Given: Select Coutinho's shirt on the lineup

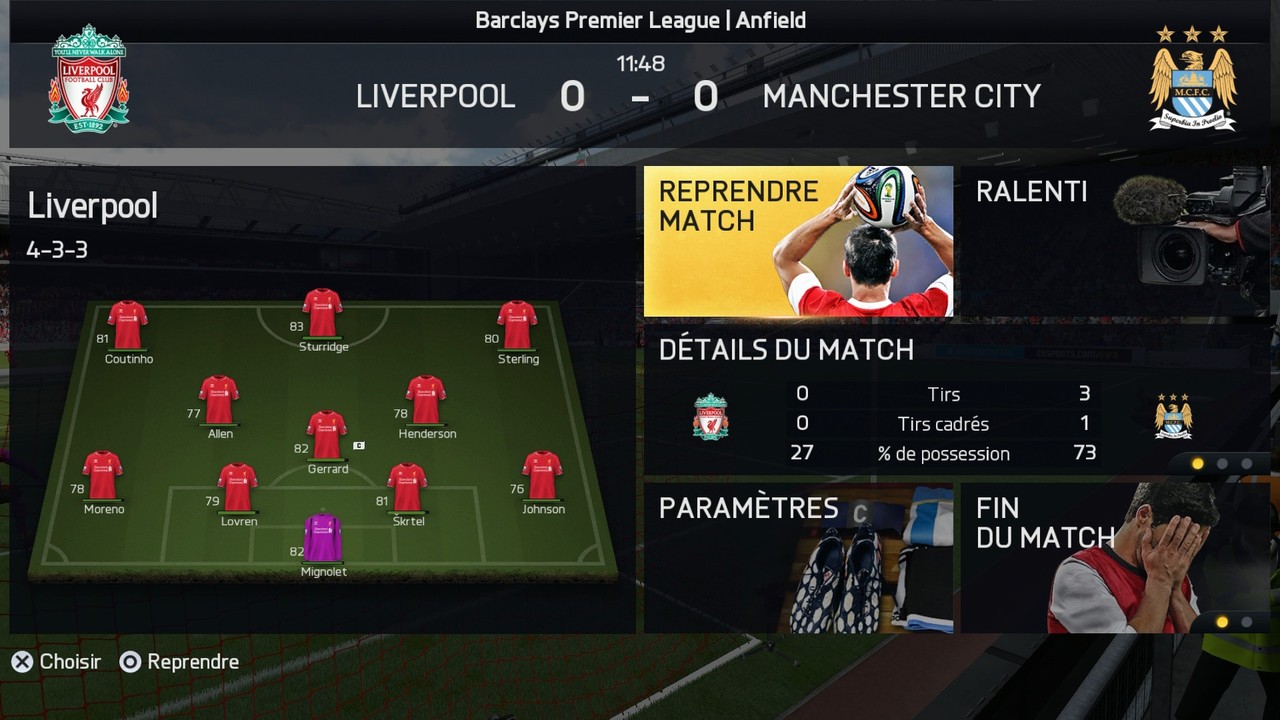Looking at the screenshot, I should coord(128,325).
